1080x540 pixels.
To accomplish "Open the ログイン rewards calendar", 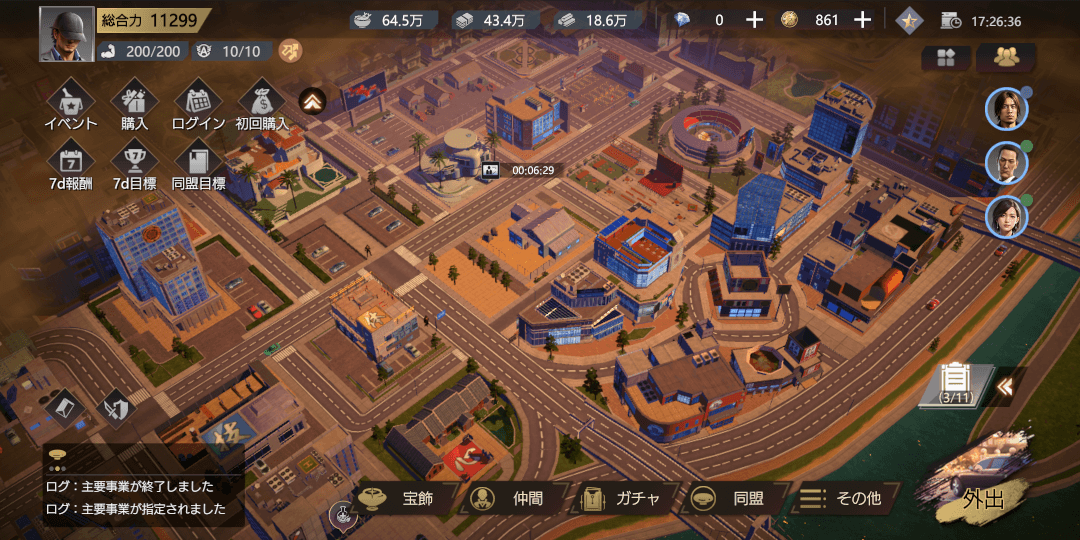I will pos(198,104).
